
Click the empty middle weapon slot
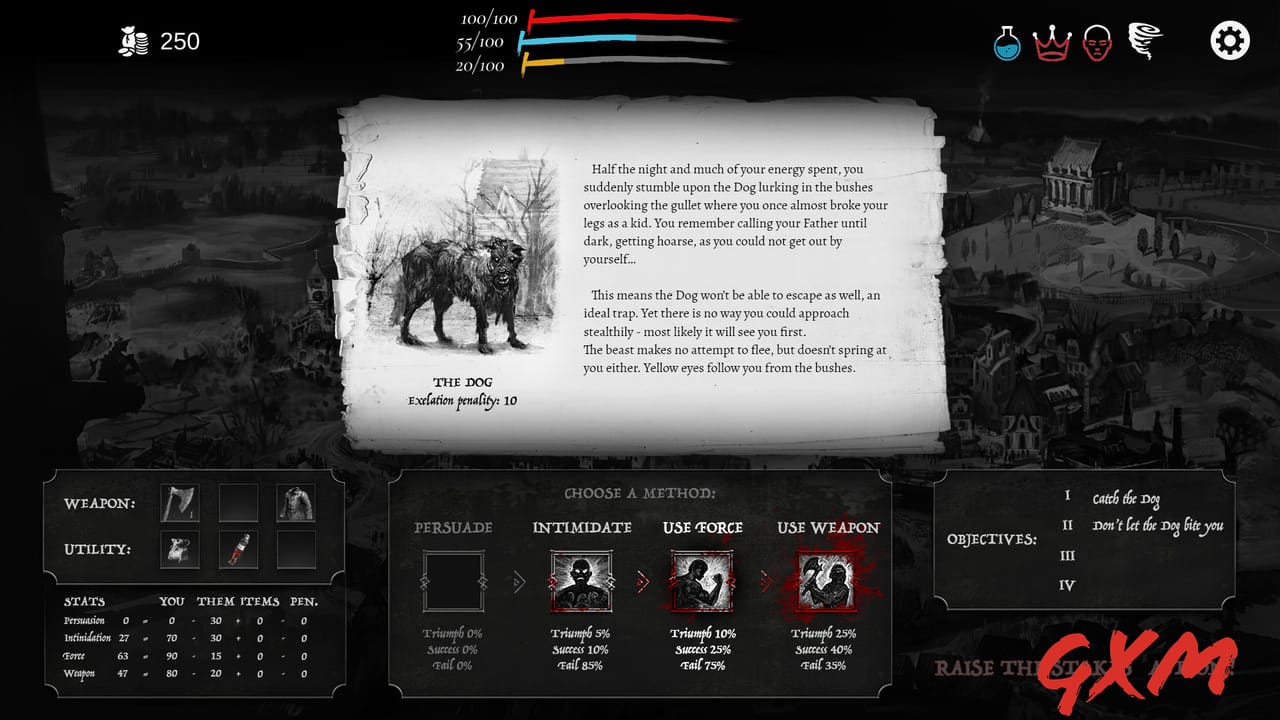click(x=236, y=501)
